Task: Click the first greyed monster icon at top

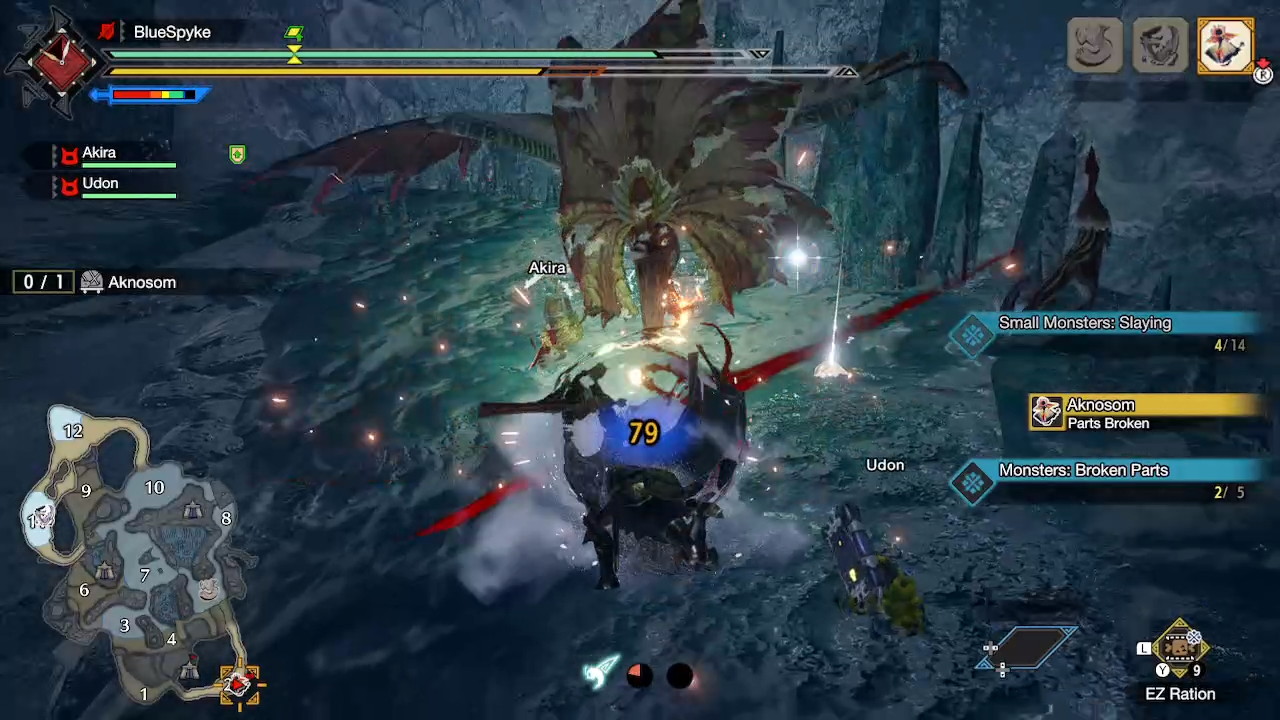Action: [x=1094, y=45]
